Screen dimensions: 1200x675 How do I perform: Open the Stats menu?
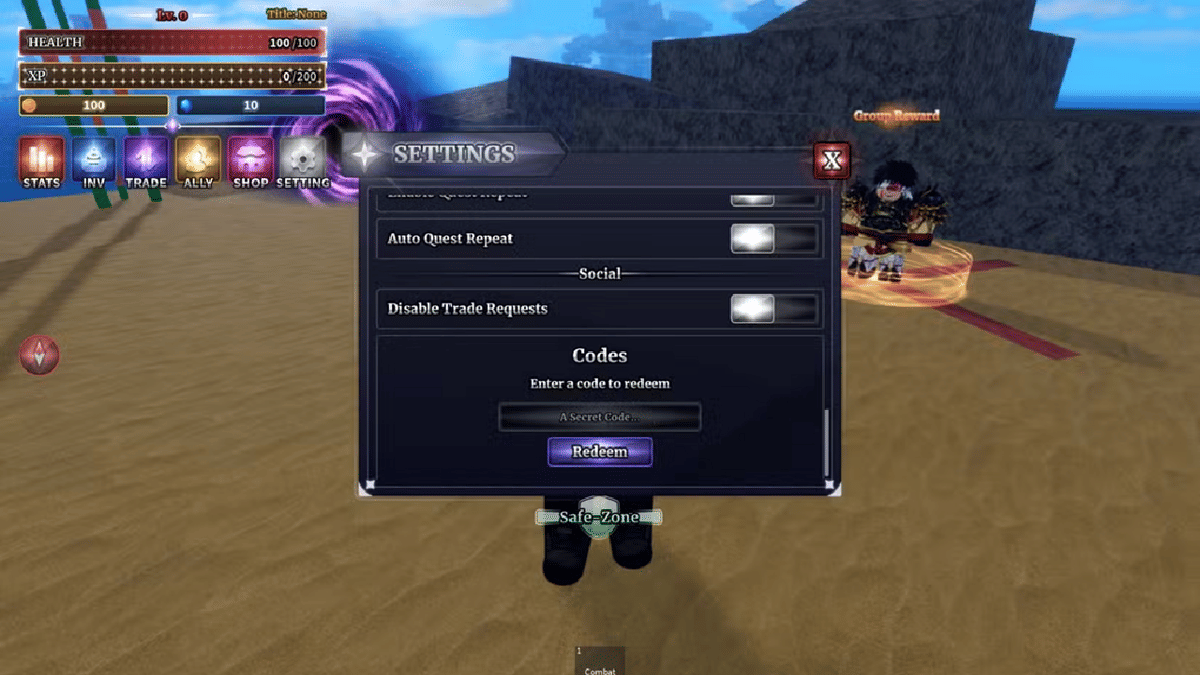pos(41,162)
